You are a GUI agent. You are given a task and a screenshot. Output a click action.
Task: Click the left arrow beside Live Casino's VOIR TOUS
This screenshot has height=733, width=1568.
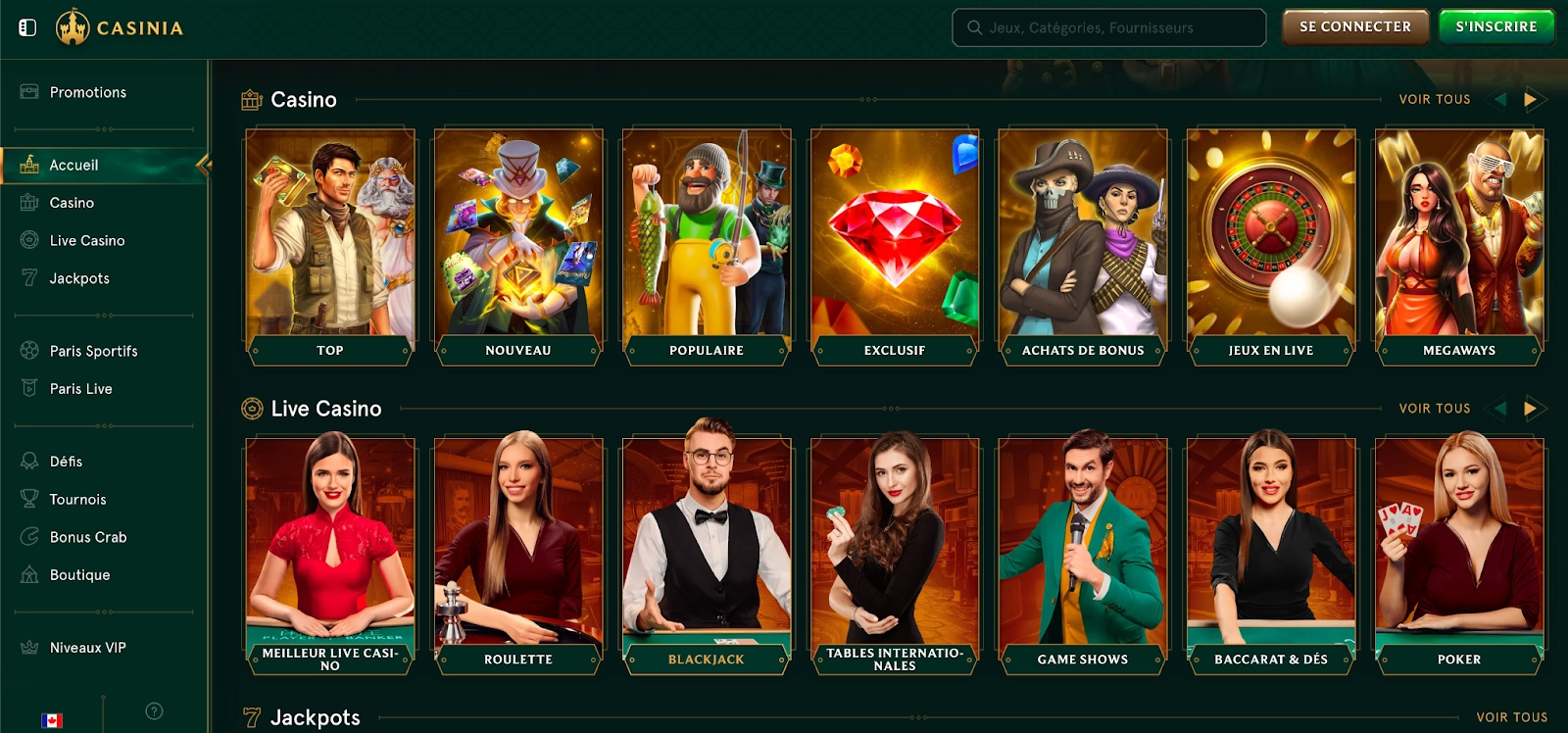point(1498,408)
